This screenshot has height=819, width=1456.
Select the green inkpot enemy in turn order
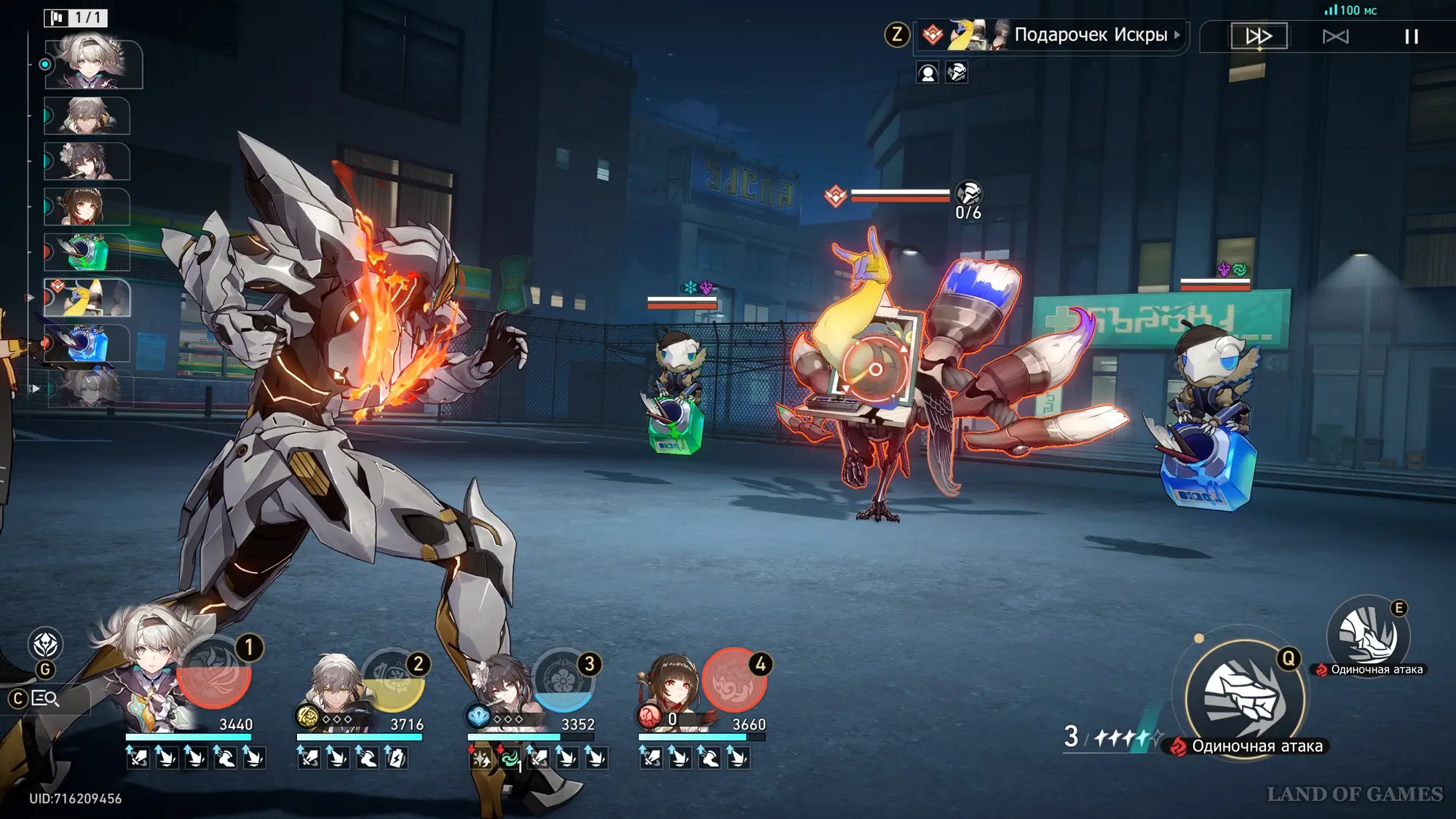pos(87,252)
